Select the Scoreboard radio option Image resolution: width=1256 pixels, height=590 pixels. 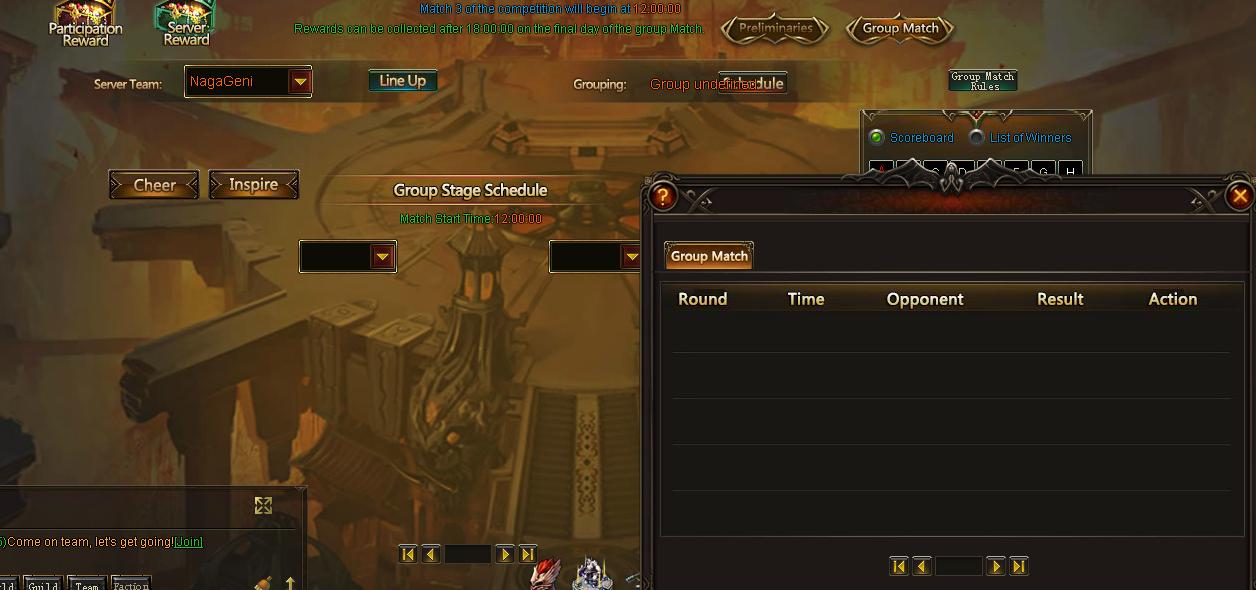877,138
